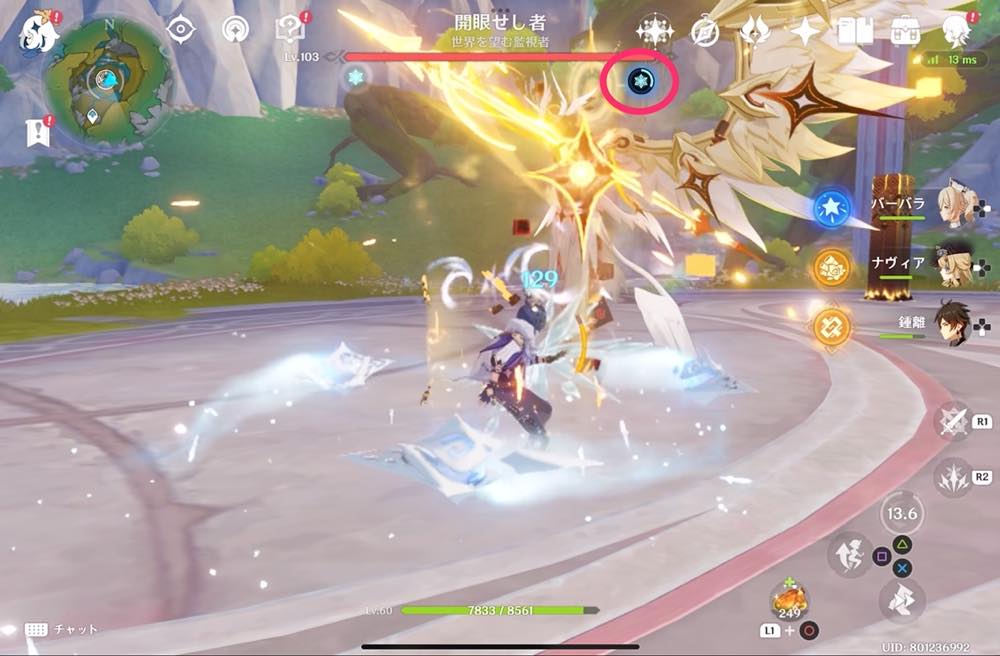Open the winged battle pass icon
This screenshot has height=656, width=1000.
point(755,31)
